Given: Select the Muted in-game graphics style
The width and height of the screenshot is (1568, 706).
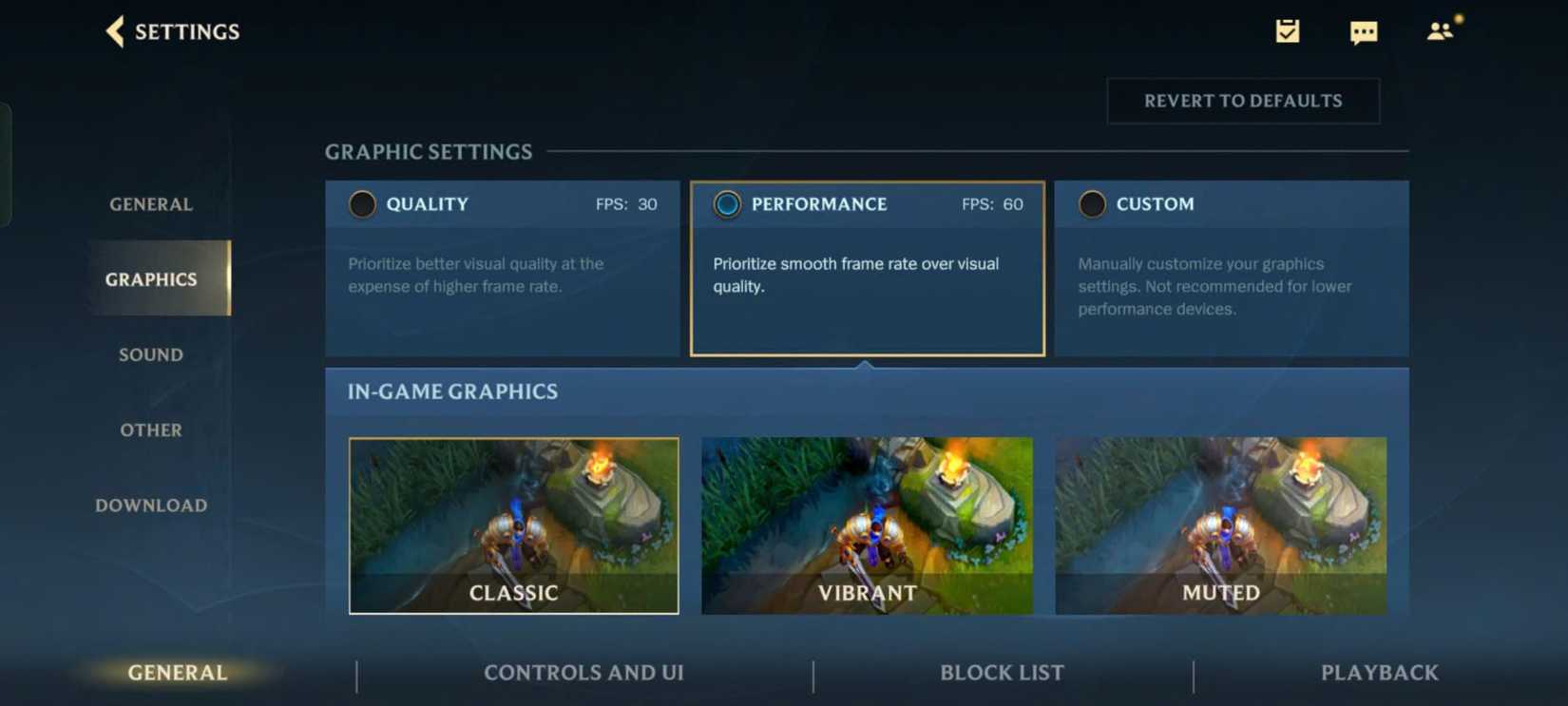Looking at the screenshot, I should click(1221, 525).
